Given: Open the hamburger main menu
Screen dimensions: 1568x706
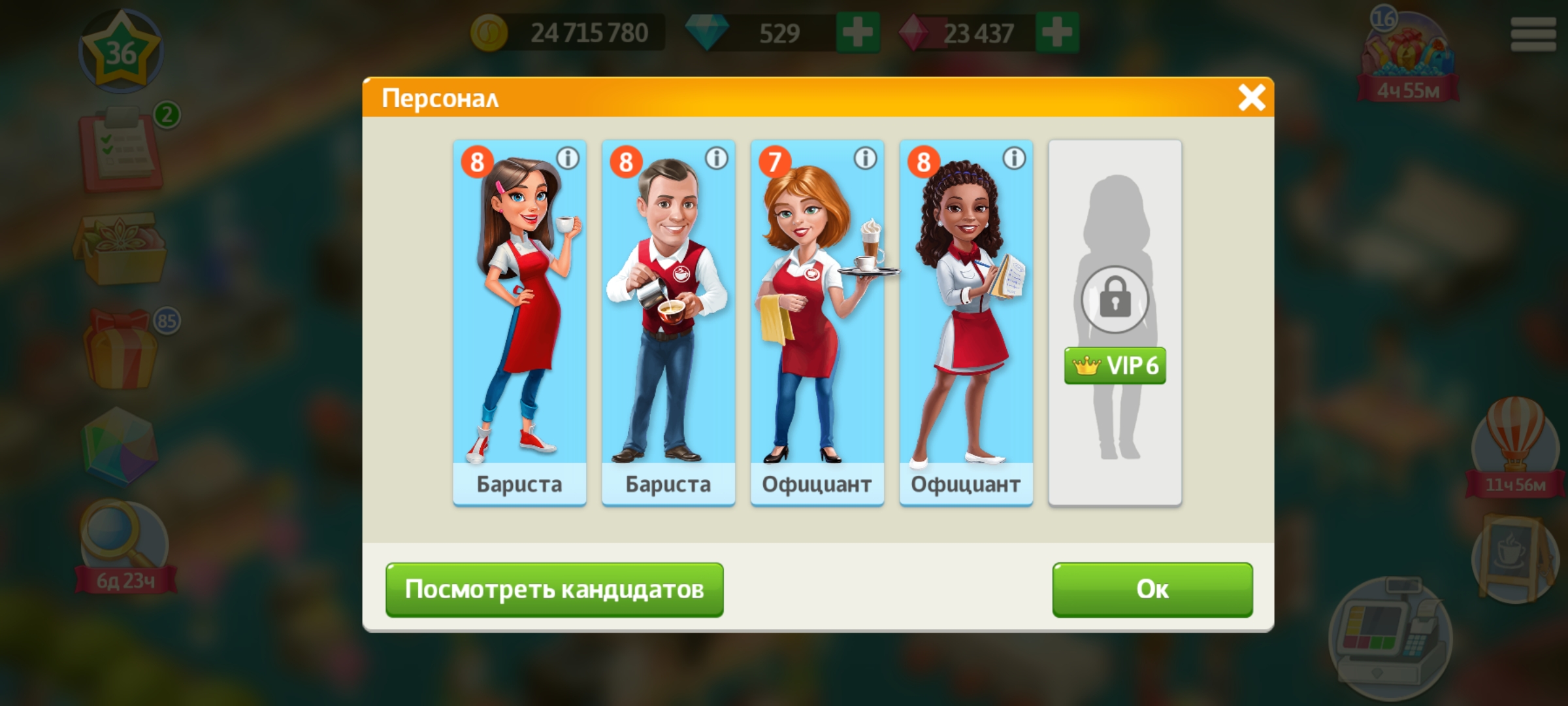Looking at the screenshot, I should point(1533,34).
